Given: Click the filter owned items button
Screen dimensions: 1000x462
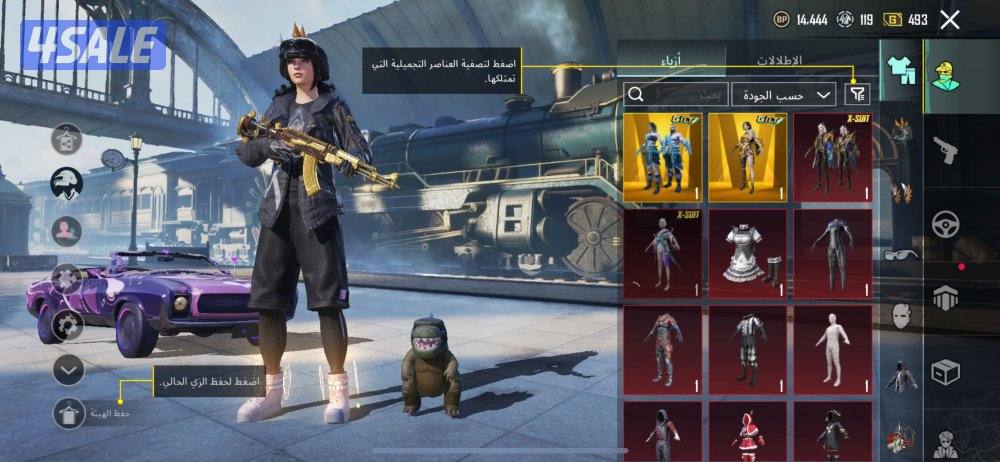Looking at the screenshot, I should 857,94.
